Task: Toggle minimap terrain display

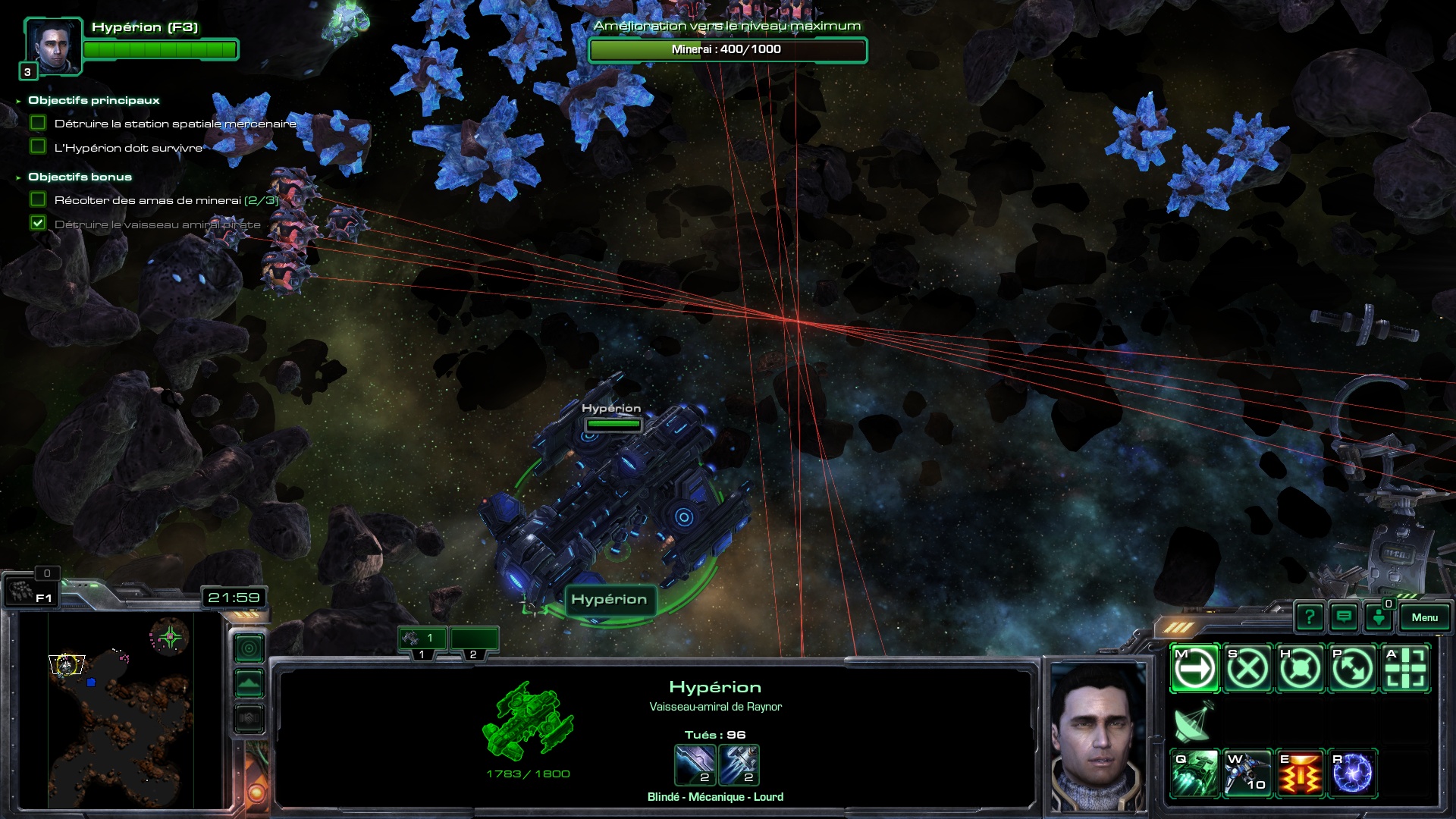Action: (x=249, y=684)
